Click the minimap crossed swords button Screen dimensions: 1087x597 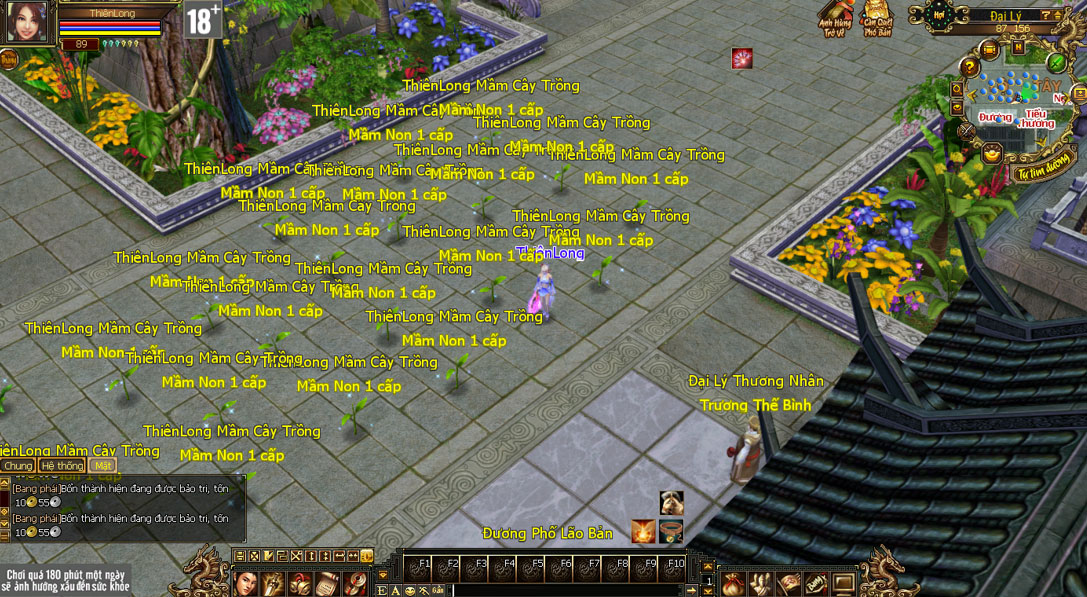pos(966,130)
